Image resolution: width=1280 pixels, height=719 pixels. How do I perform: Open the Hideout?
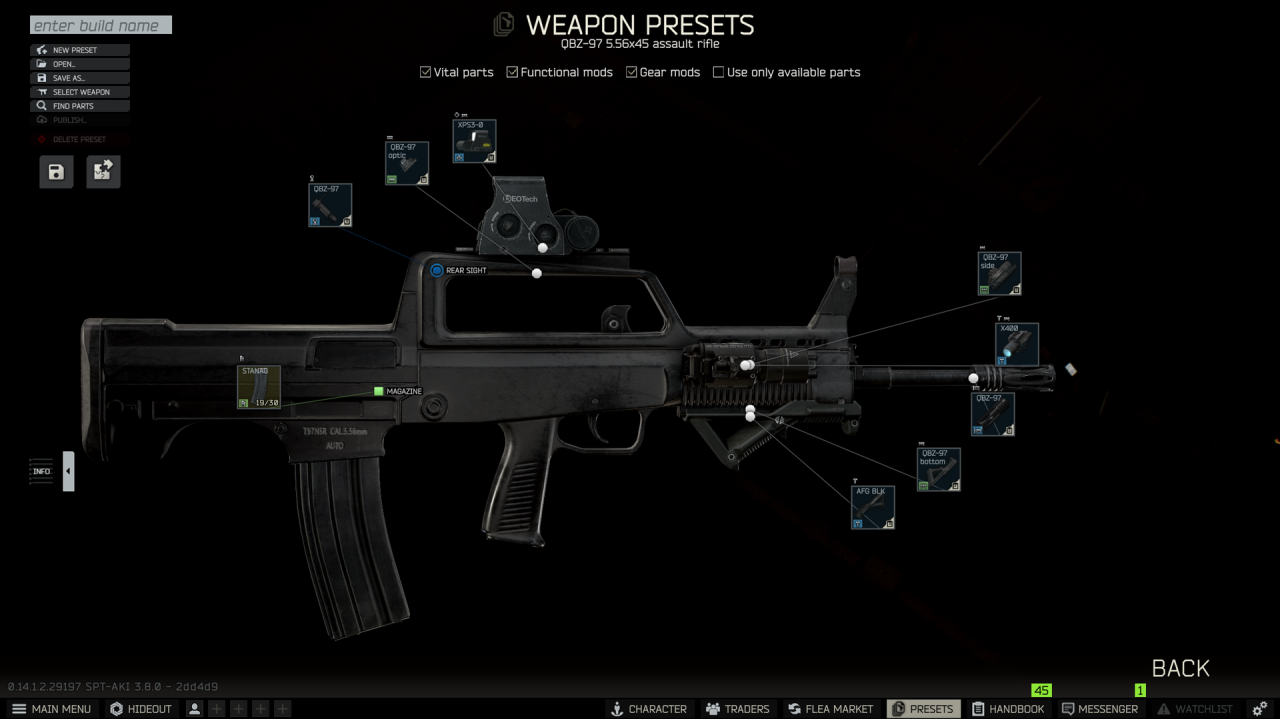coord(141,709)
